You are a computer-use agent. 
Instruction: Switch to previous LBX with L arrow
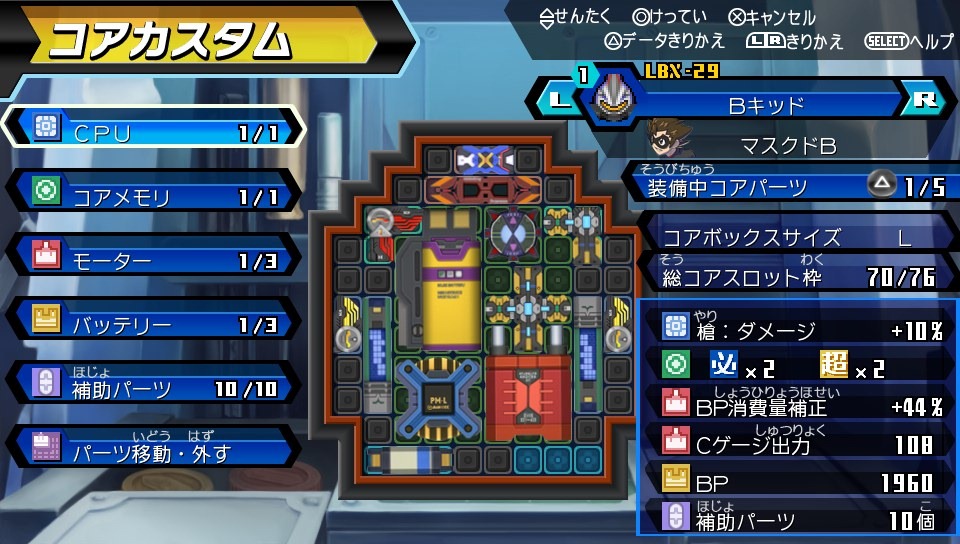click(558, 100)
